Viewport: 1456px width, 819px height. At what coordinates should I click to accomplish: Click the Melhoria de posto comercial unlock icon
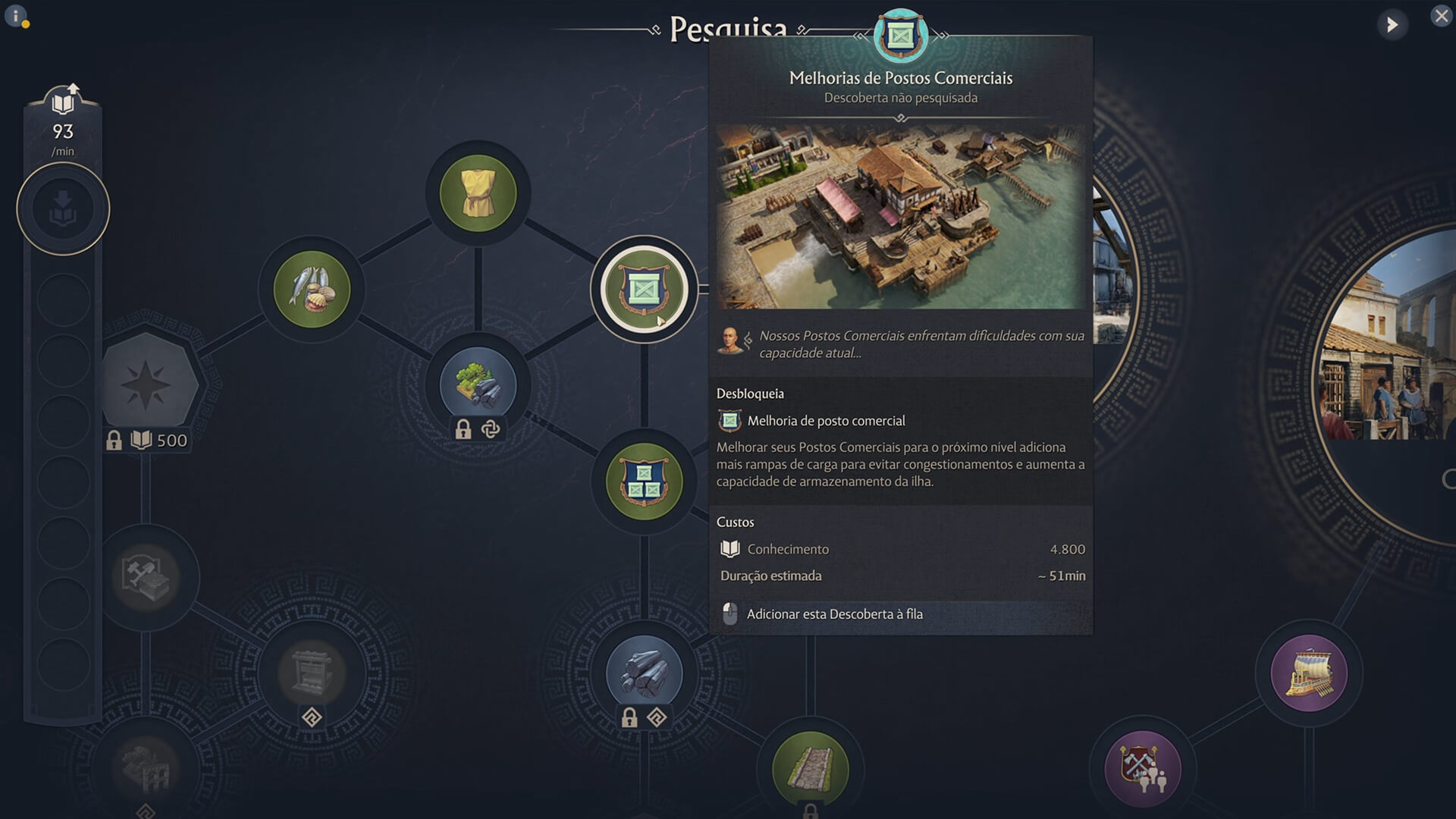click(730, 421)
